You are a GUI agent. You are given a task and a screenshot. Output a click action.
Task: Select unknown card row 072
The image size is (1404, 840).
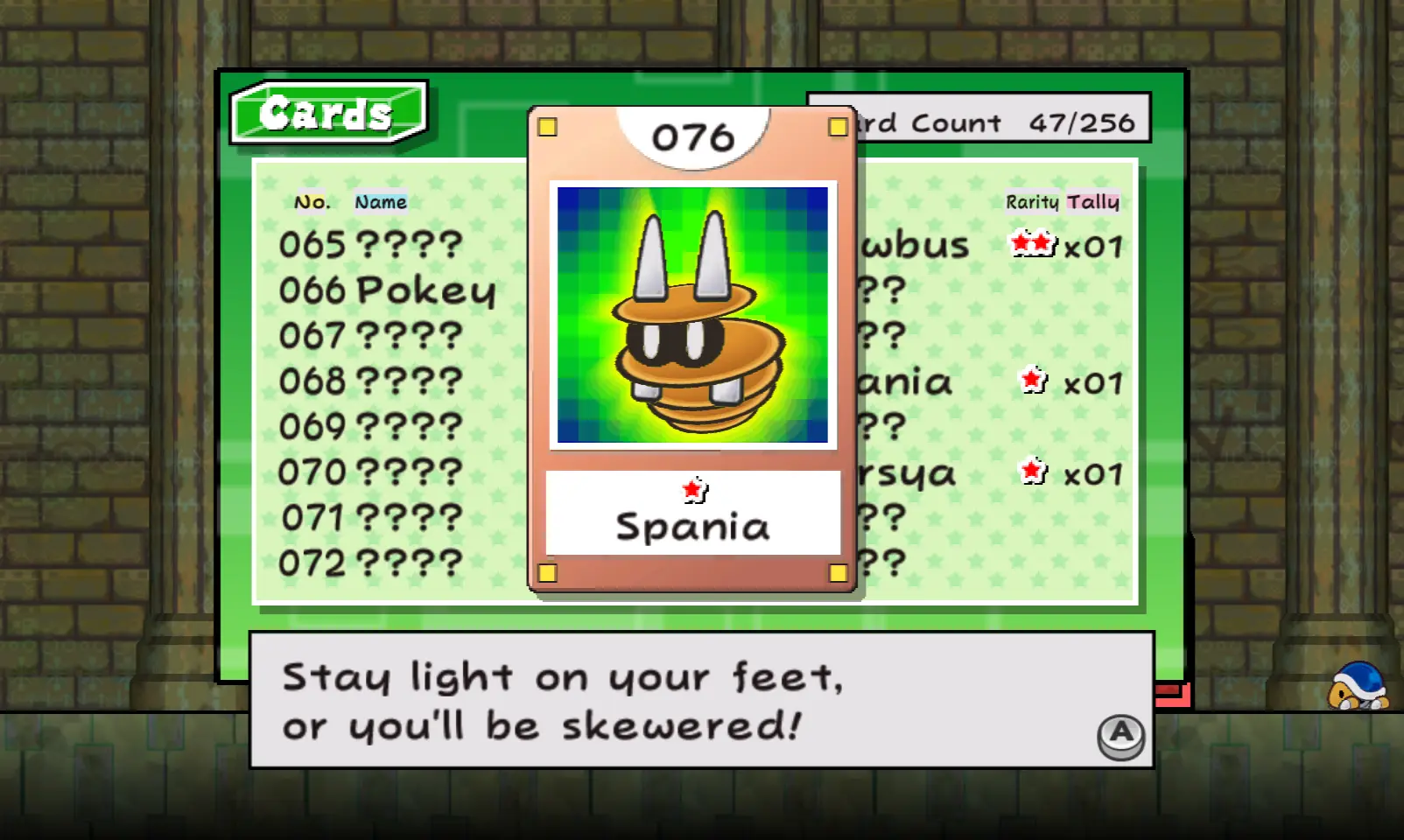pyautogui.click(x=370, y=563)
